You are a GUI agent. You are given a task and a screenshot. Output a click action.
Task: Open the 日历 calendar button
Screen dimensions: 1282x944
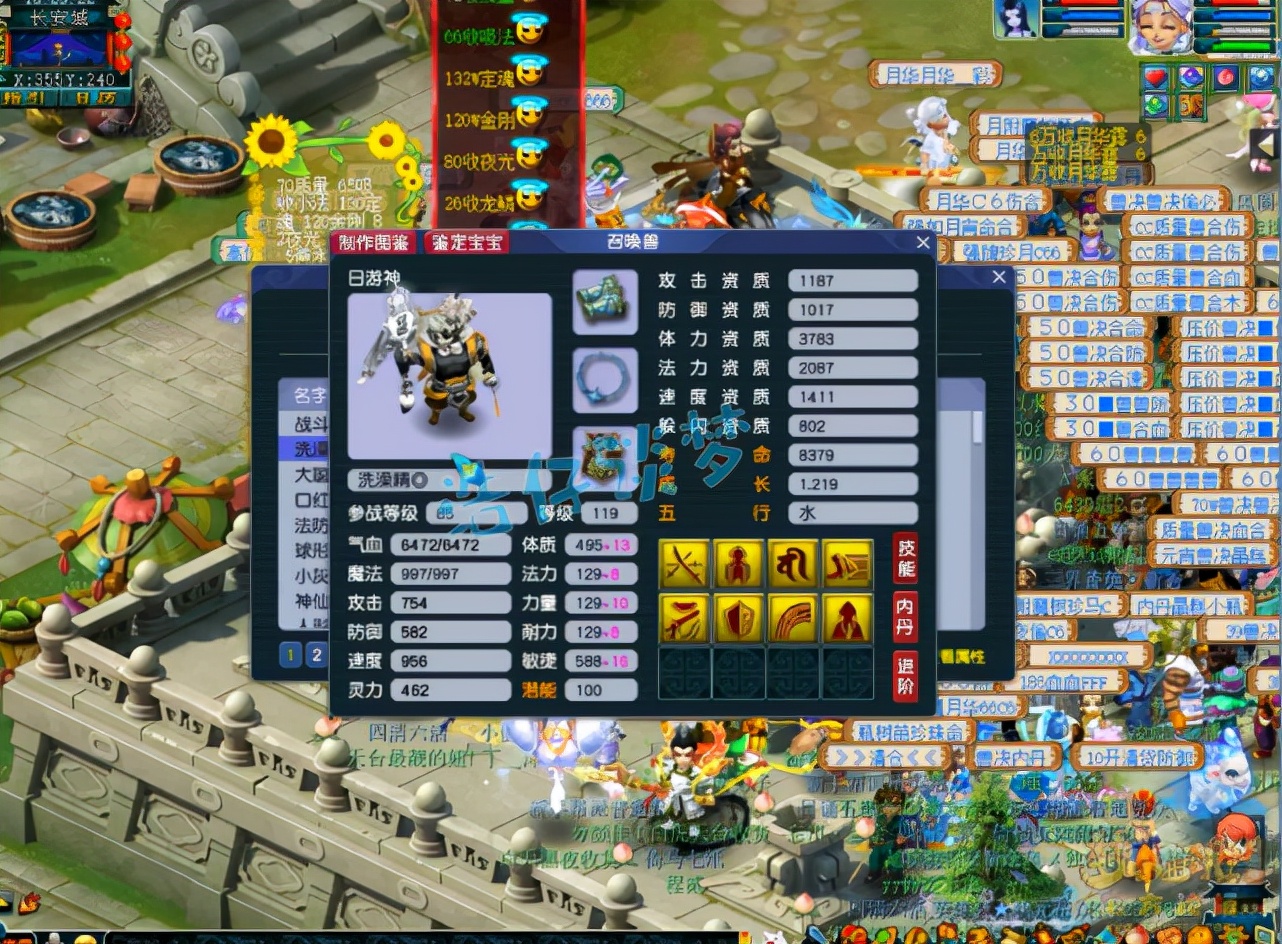pyautogui.click(x=95, y=98)
